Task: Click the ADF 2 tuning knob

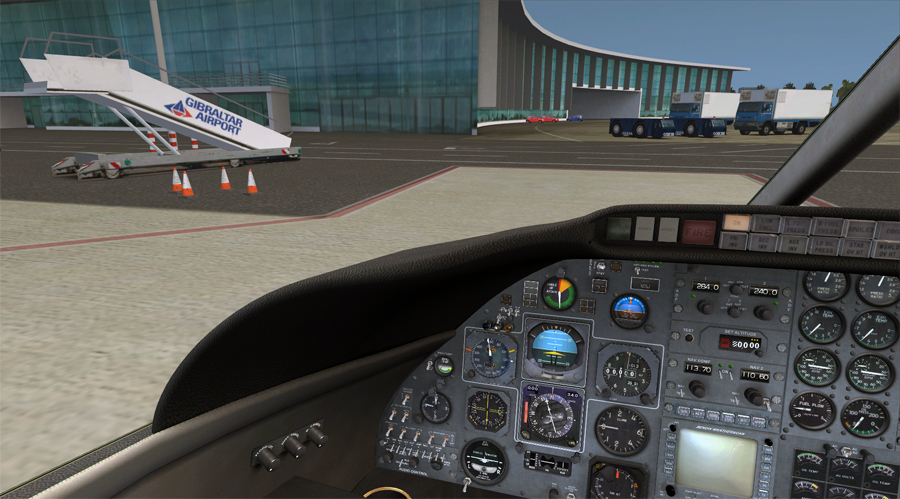Action: click(x=763, y=312)
